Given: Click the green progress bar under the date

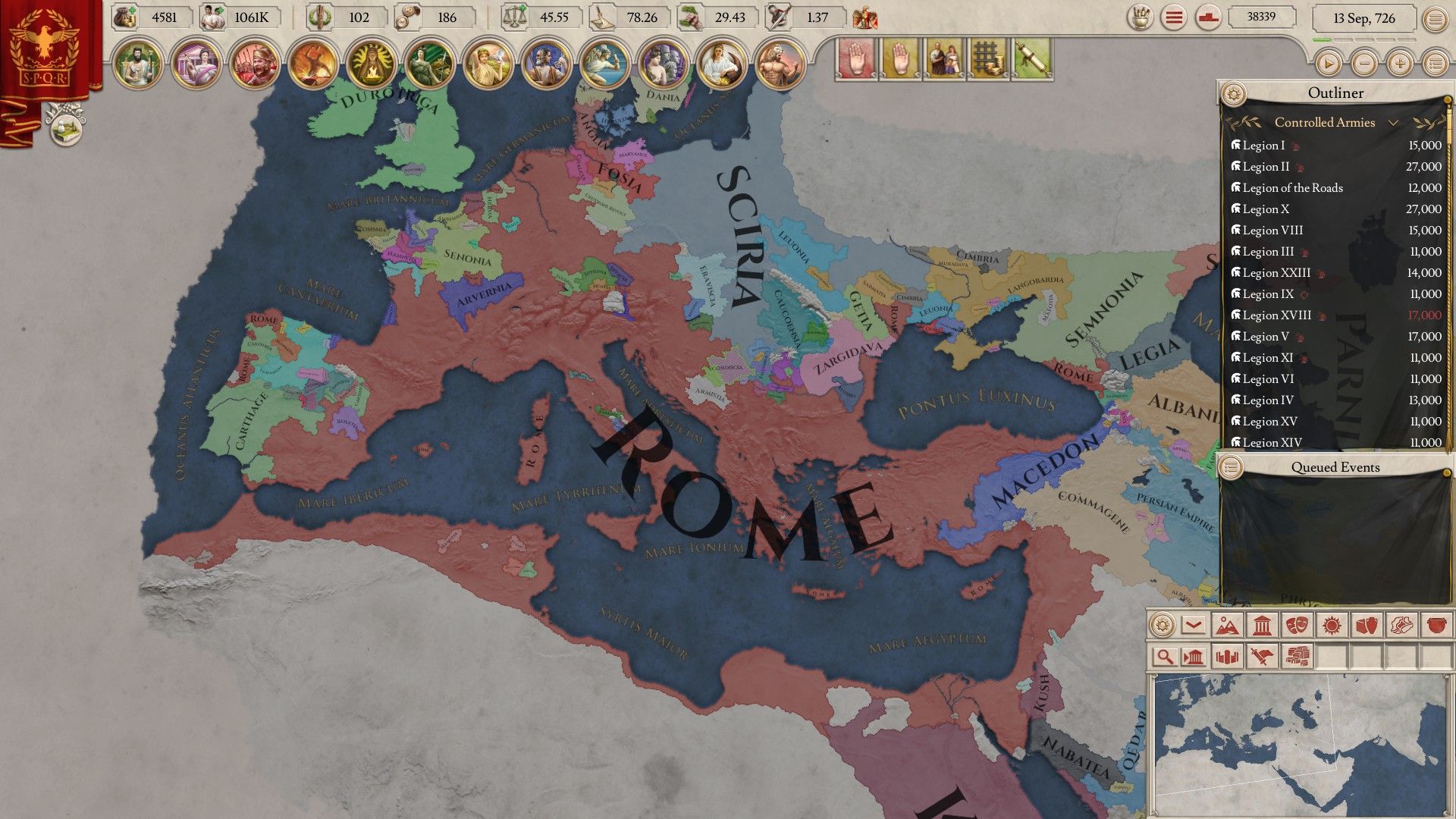Looking at the screenshot, I should pyautogui.click(x=1322, y=40).
